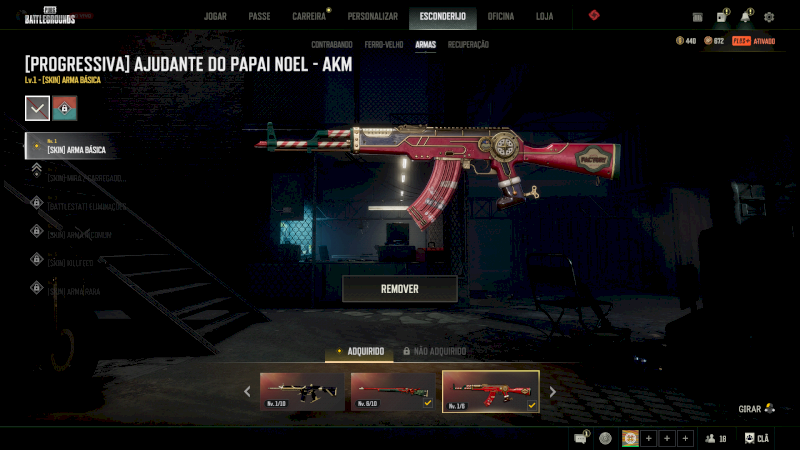
Task: Switch to PERSONALIZAR tab
Action: [x=372, y=16]
